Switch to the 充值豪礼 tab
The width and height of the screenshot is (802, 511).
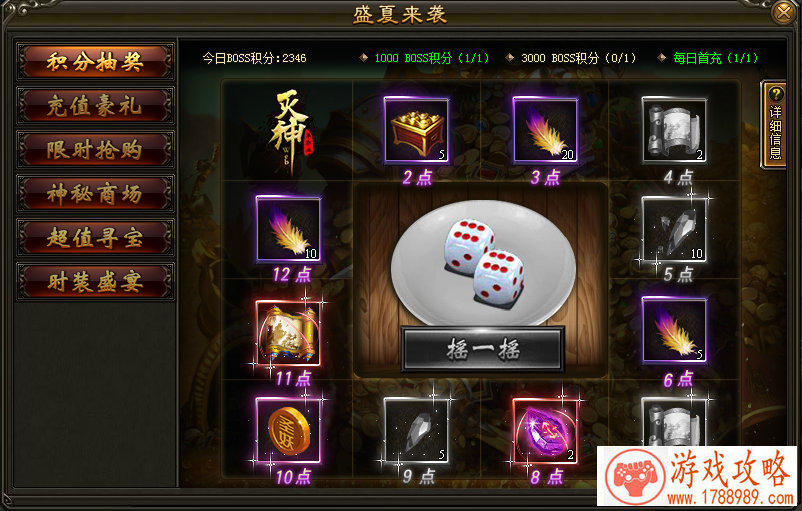95,106
